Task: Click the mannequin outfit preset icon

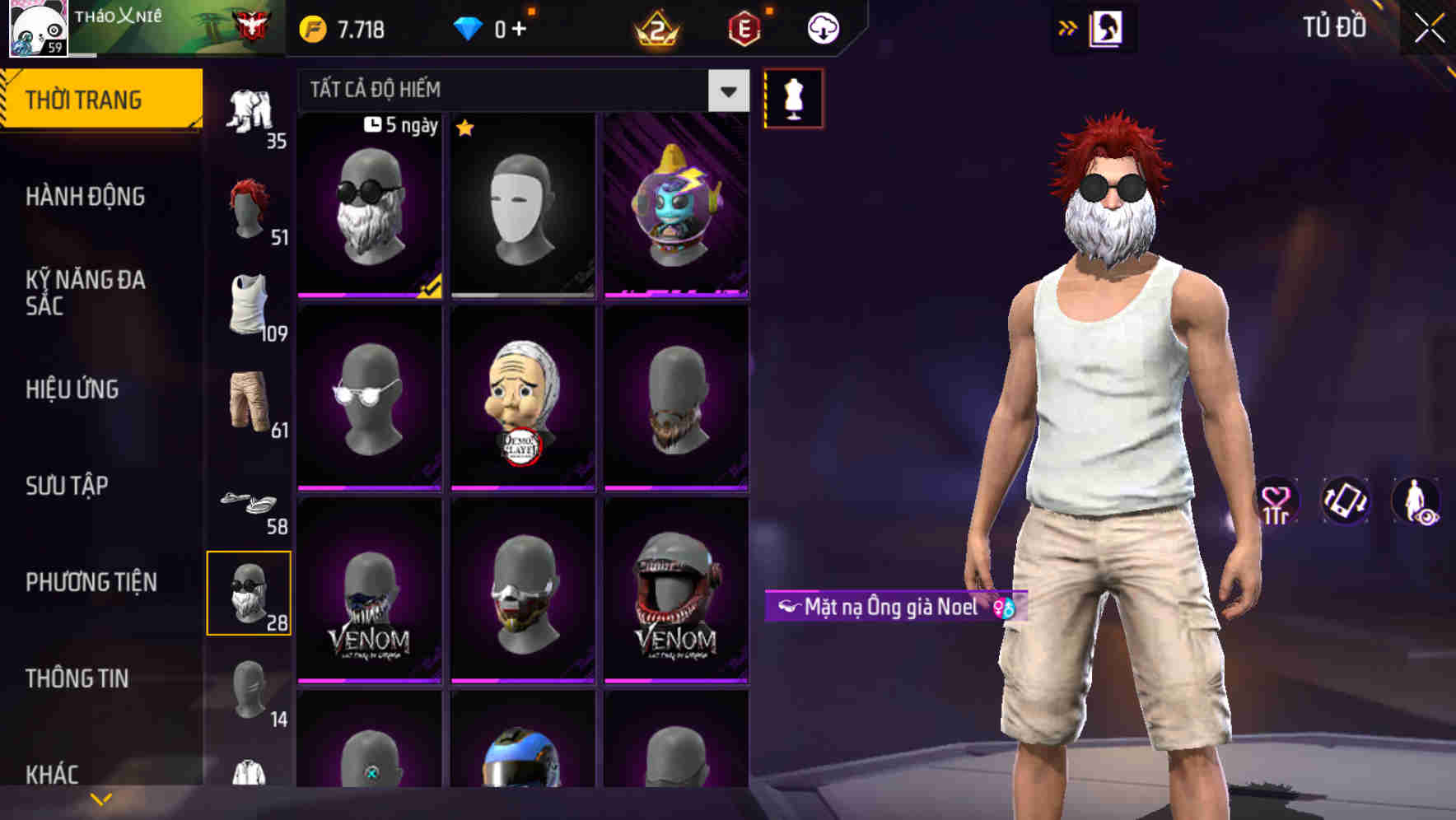Action: (x=793, y=97)
